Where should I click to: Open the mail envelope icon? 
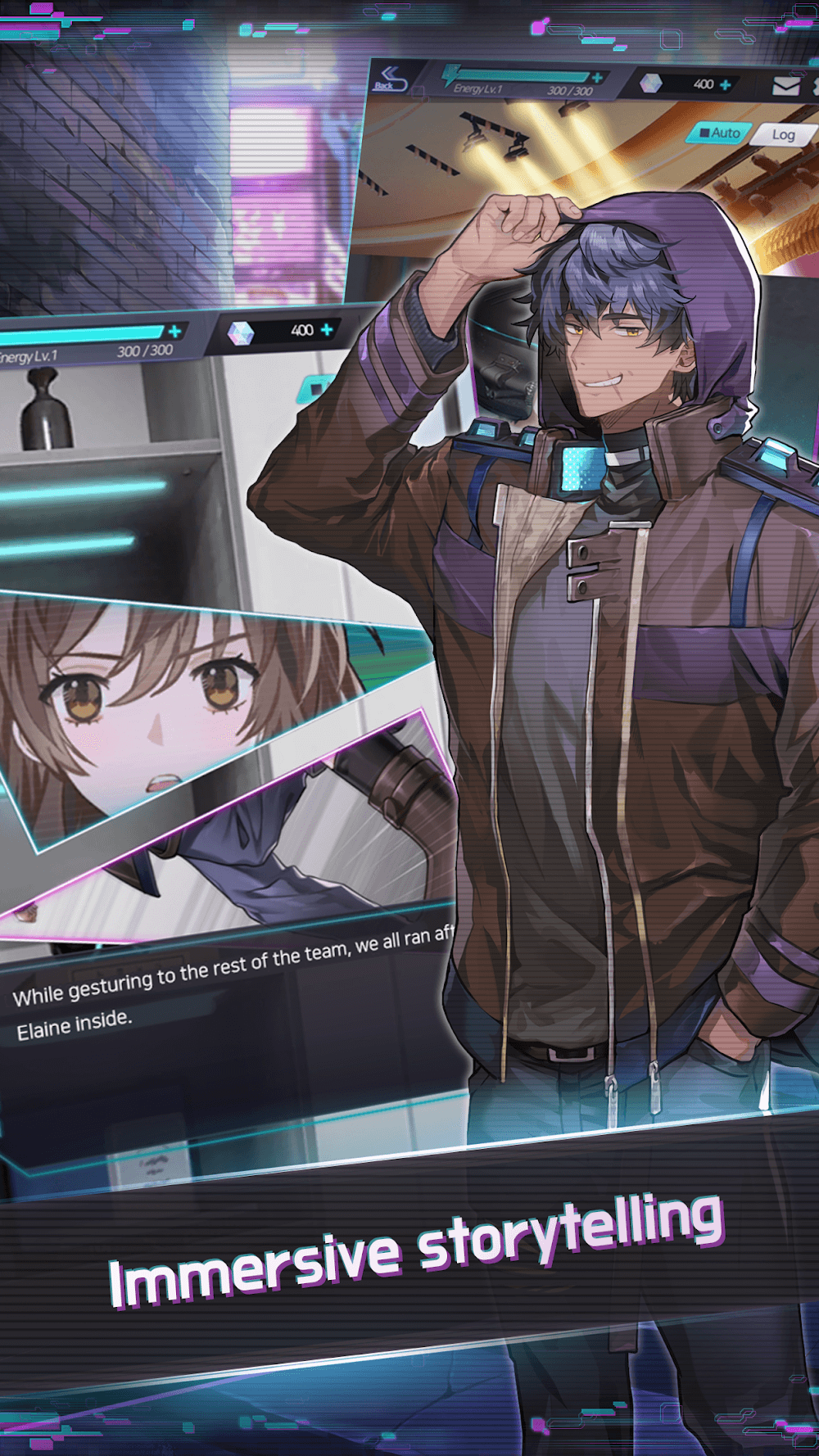pos(785,85)
